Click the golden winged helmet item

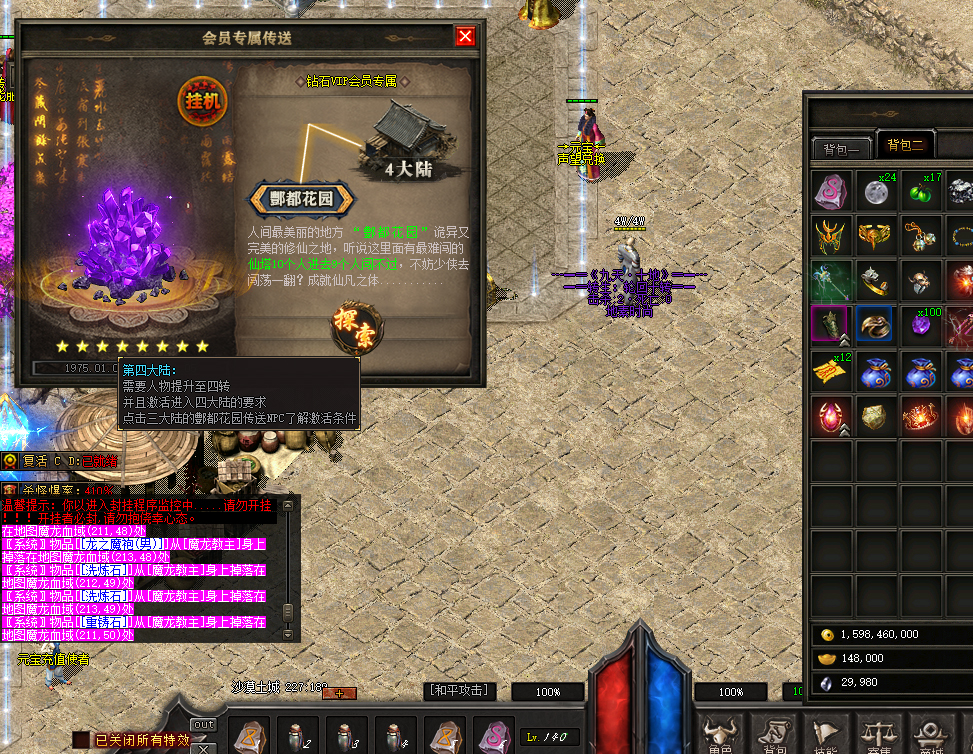pyautogui.click(x=832, y=237)
